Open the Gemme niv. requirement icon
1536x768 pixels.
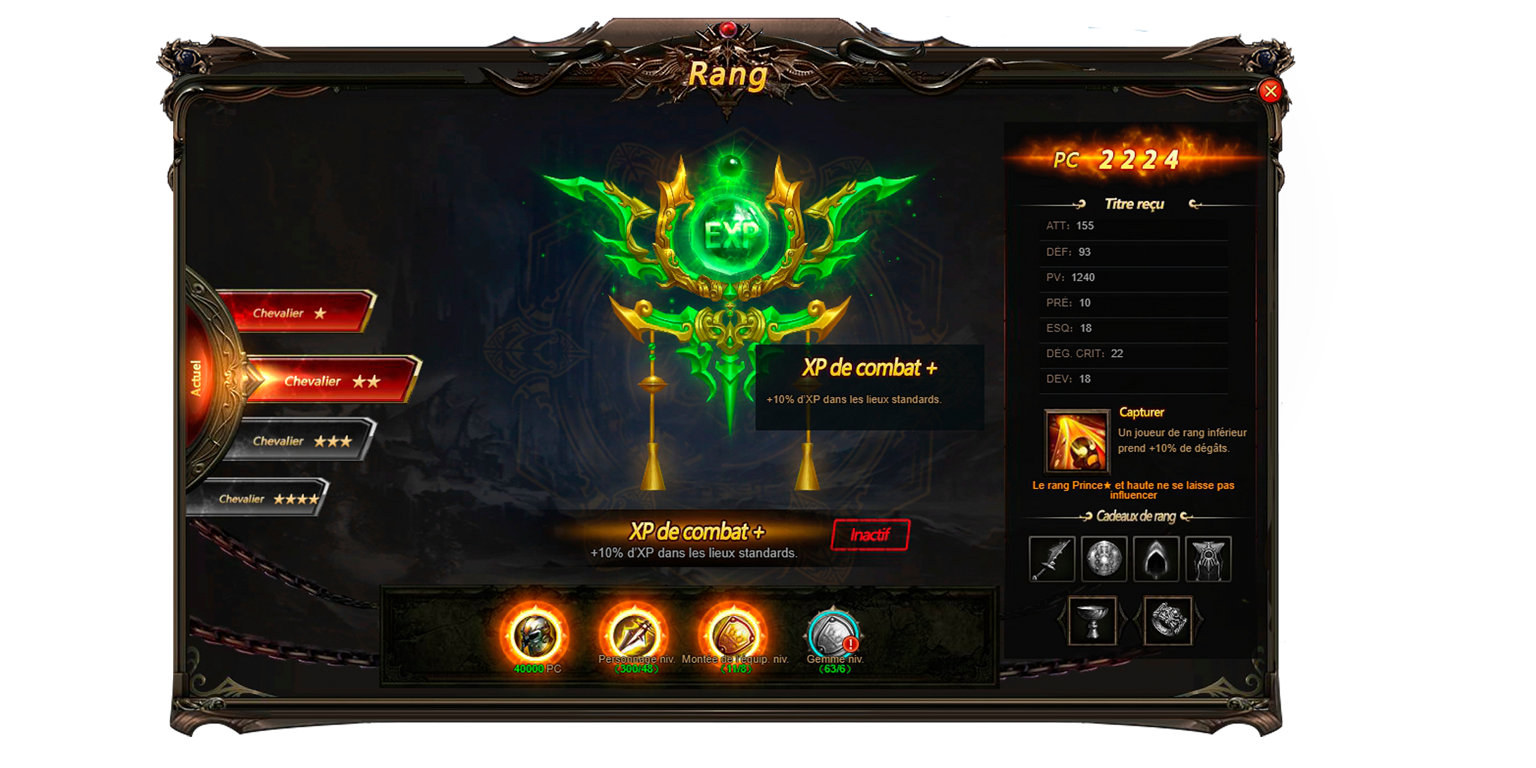coord(833,633)
